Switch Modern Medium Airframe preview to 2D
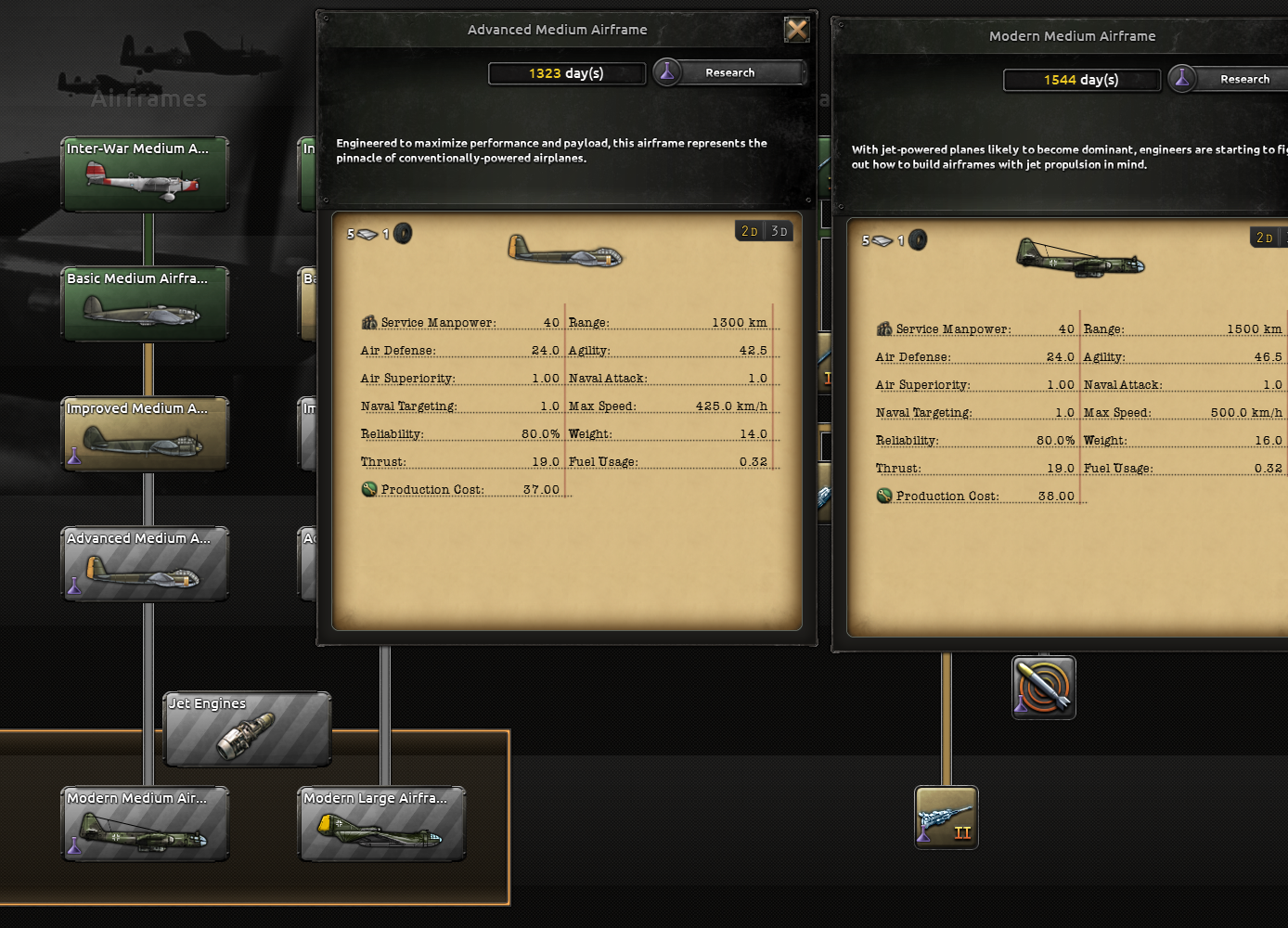This screenshot has height=928, width=1288. pos(1266,237)
